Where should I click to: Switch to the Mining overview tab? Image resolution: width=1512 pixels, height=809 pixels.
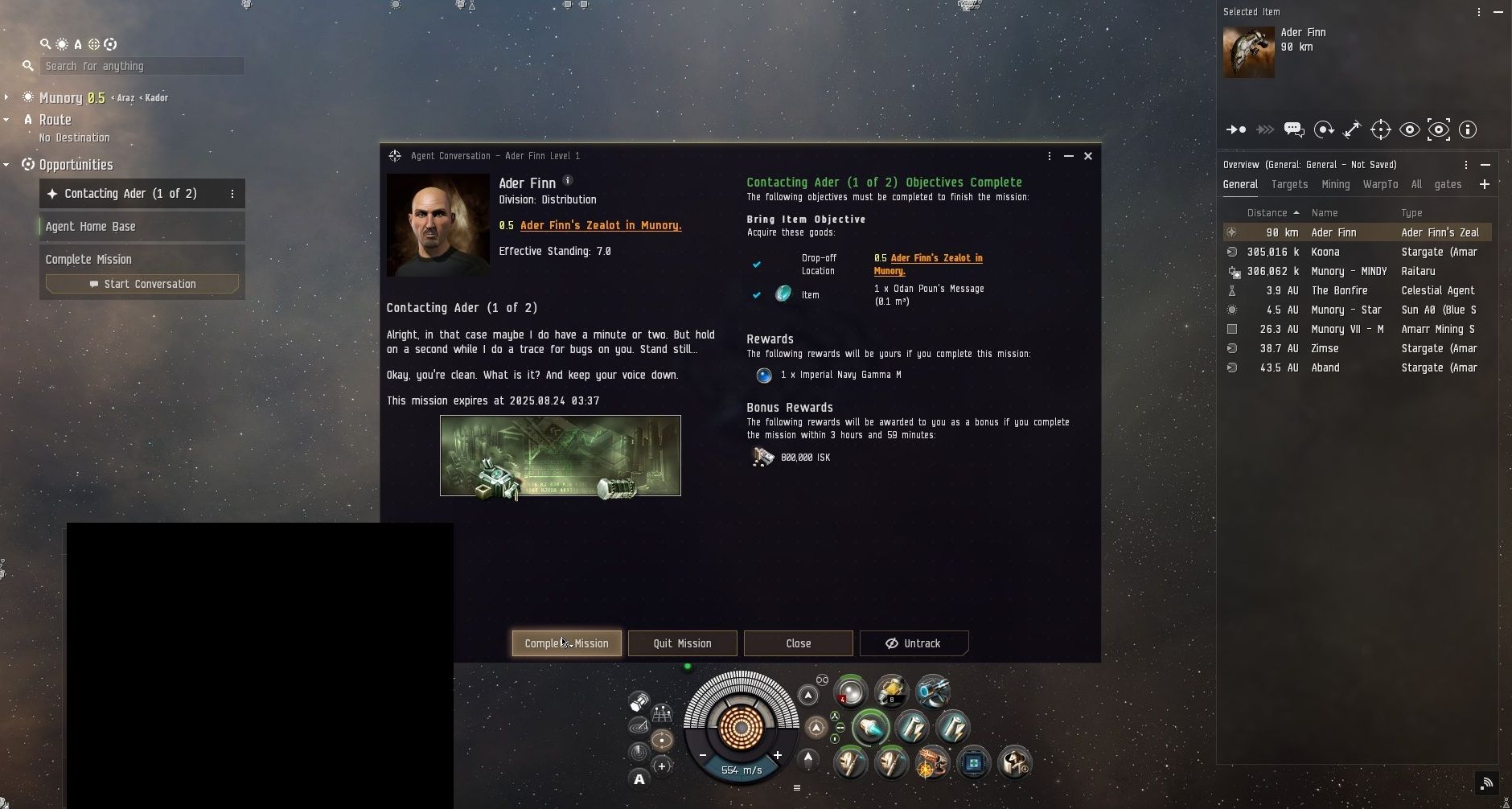[x=1335, y=184]
